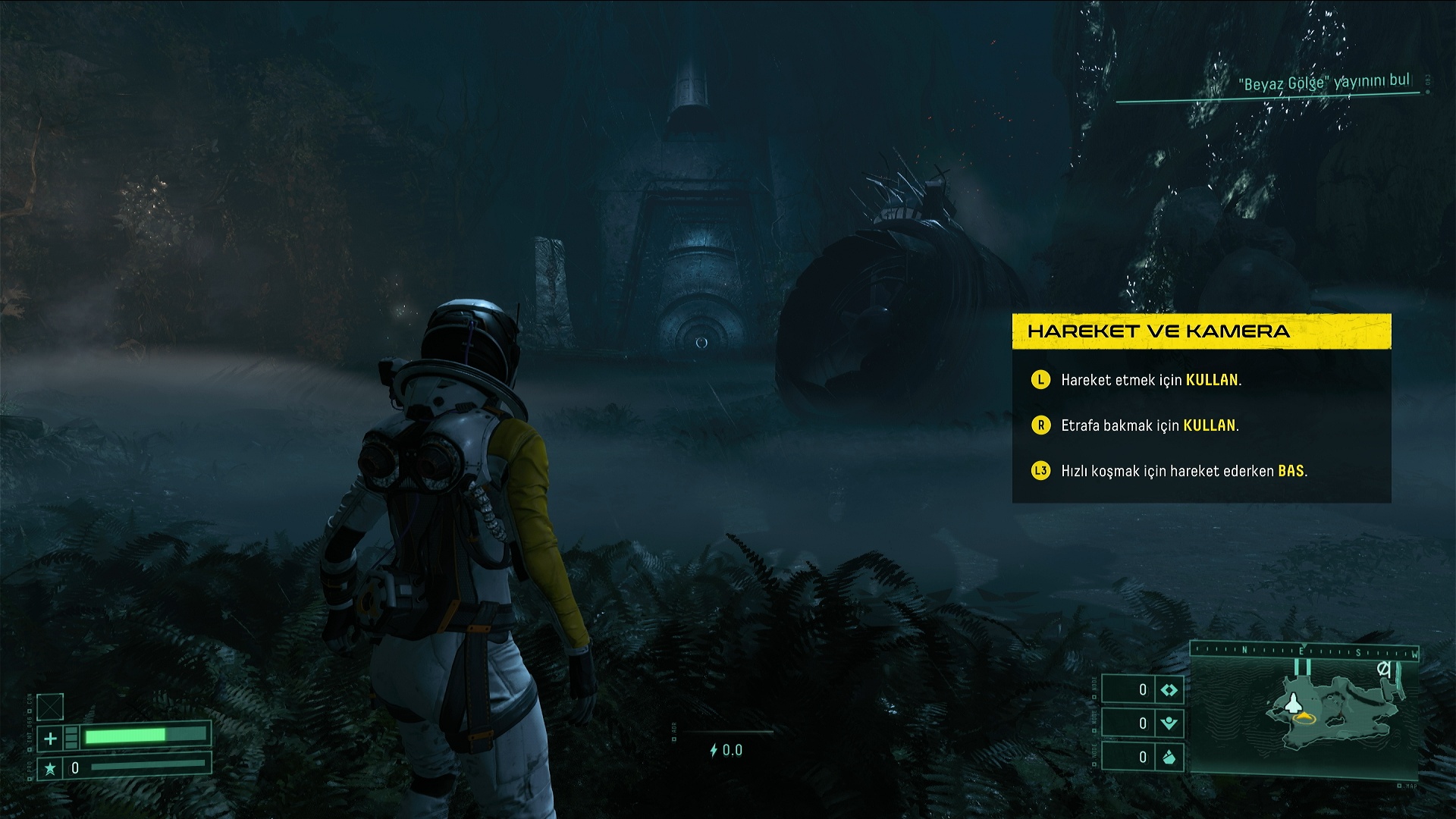Select the double-diamond resource counter icon
Image resolution: width=1456 pixels, height=819 pixels.
pos(1169,690)
